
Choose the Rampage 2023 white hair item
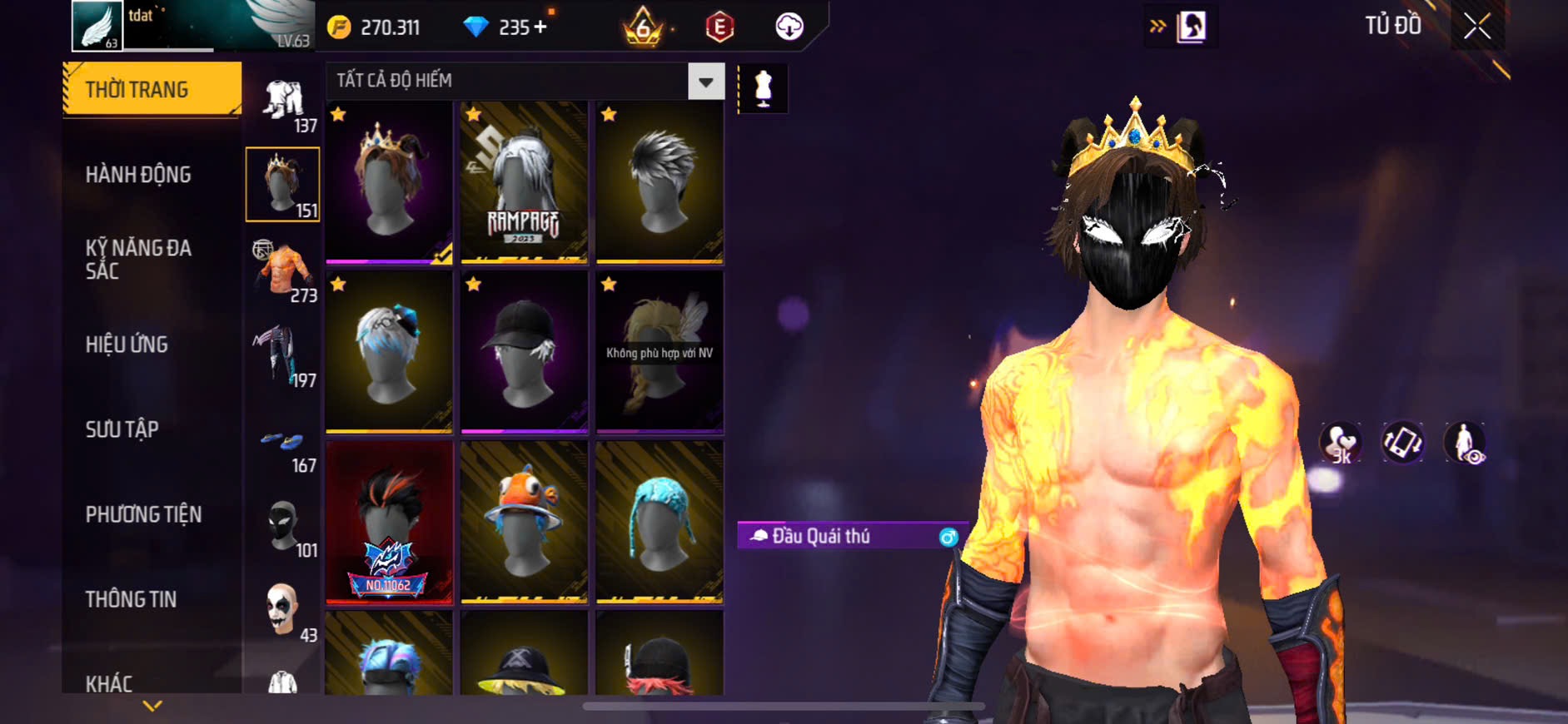tap(524, 182)
